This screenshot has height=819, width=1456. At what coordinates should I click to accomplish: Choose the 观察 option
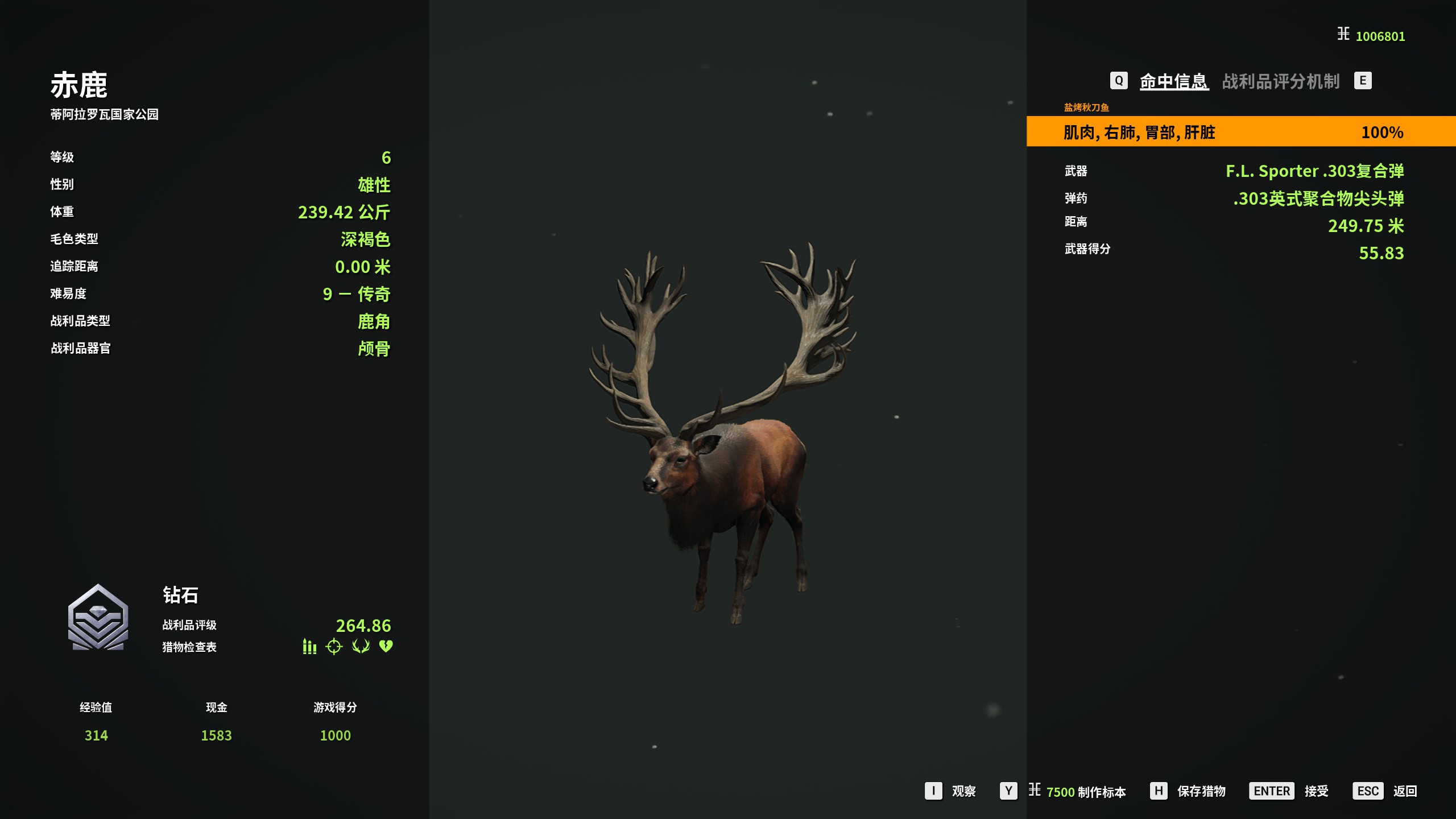click(963, 791)
